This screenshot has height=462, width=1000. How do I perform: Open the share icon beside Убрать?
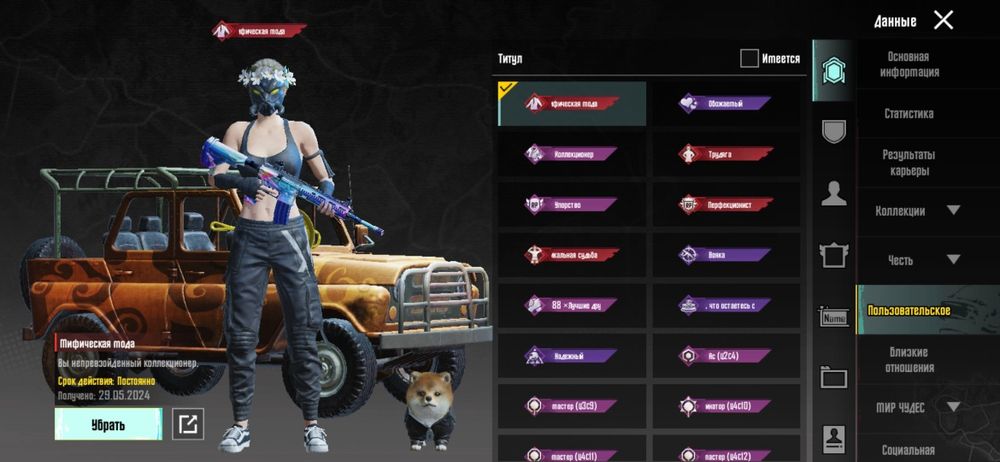tap(187, 424)
